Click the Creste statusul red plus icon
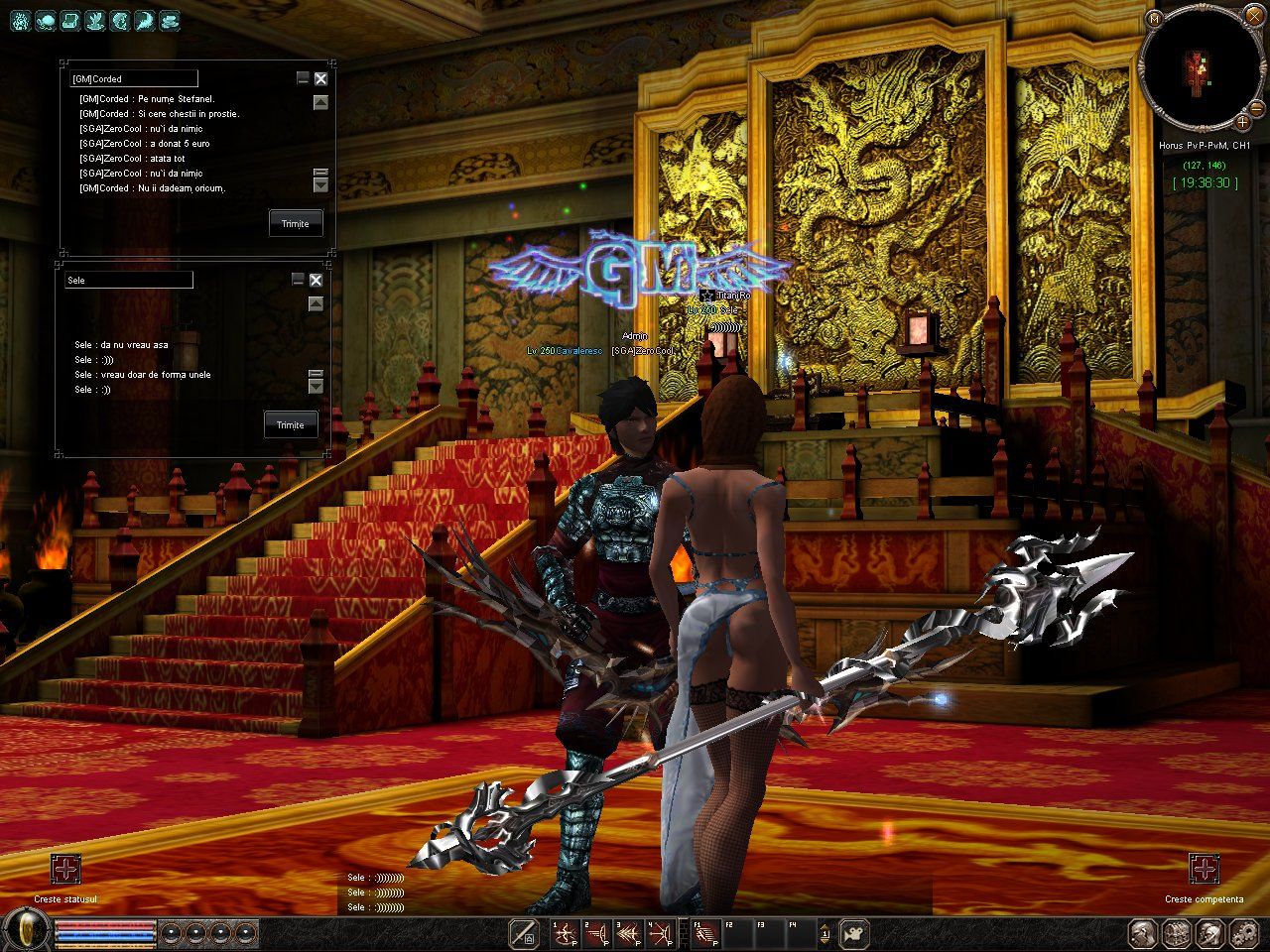This screenshot has height=952, width=1270. point(65,870)
